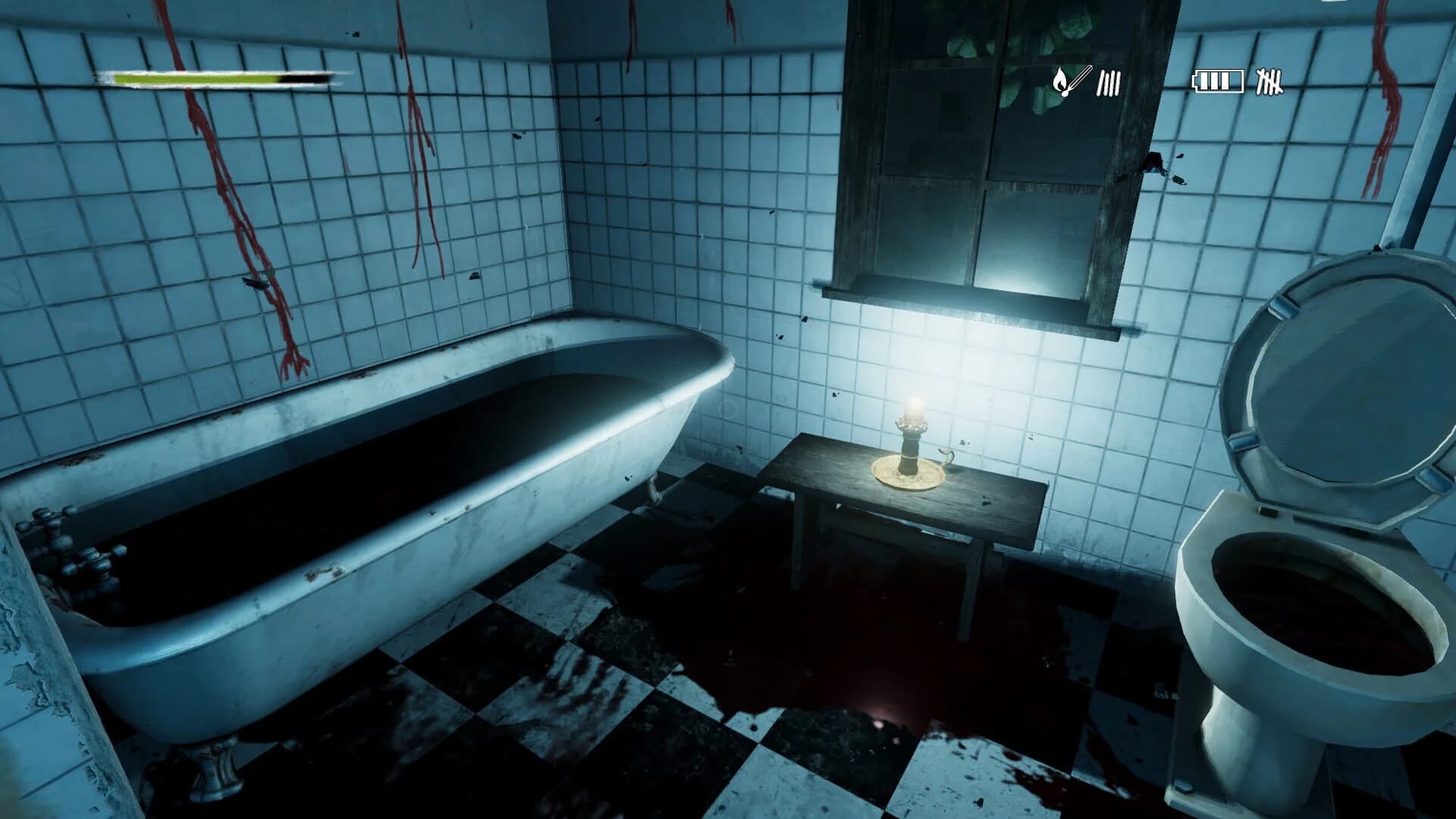The height and width of the screenshot is (819, 1456).
Task: Select the middle bar inside the battery icon
Action: click(x=1214, y=81)
